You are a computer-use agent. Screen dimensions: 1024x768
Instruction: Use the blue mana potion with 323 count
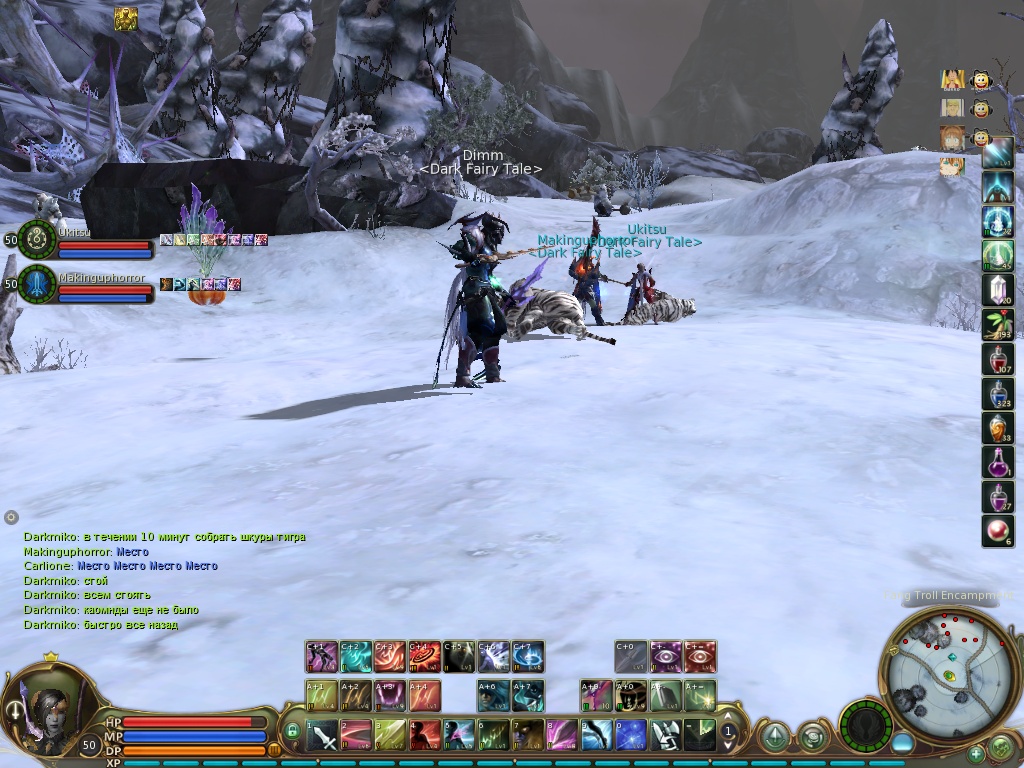coord(997,393)
